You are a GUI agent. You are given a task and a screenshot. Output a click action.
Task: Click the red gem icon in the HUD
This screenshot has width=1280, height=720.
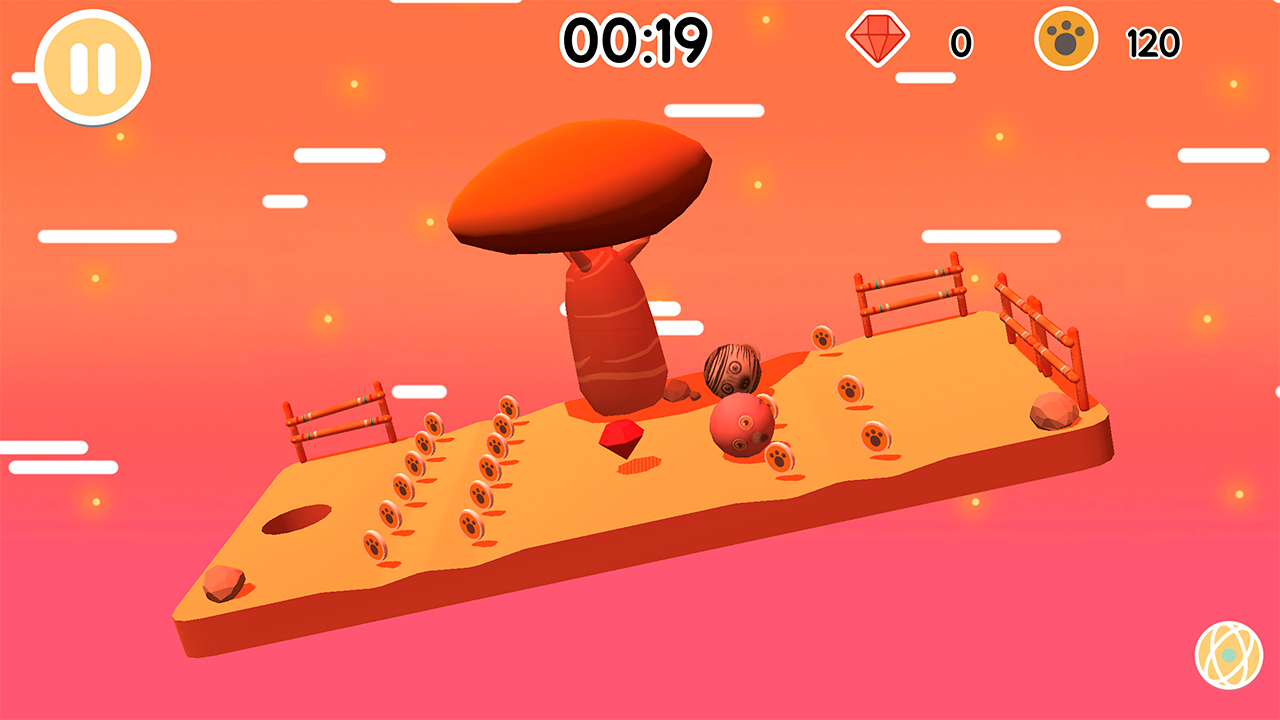(877, 40)
